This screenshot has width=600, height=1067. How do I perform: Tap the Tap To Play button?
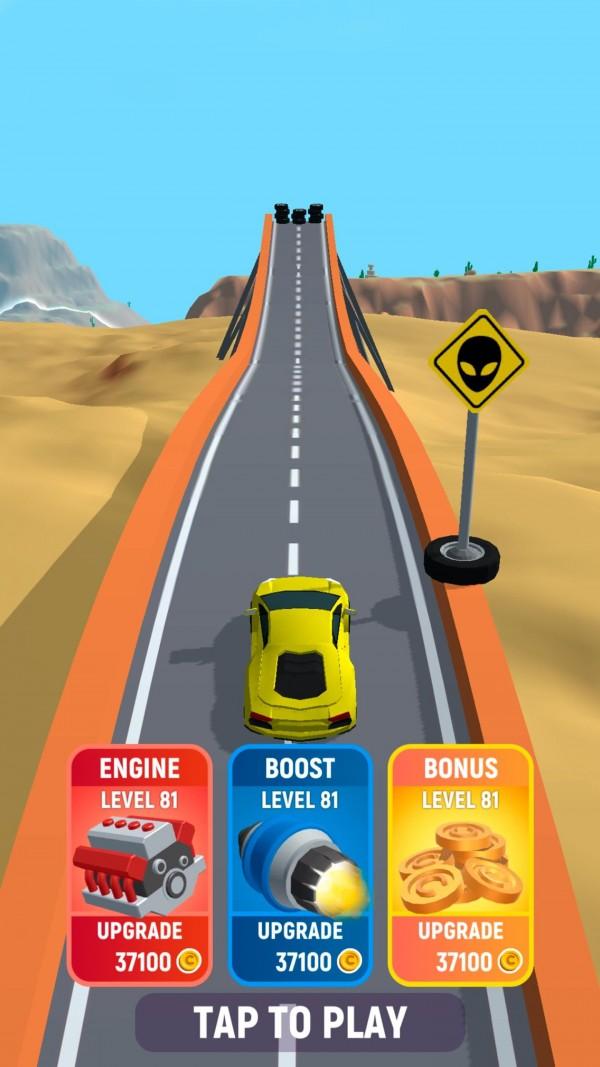click(x=300, y=1022)
